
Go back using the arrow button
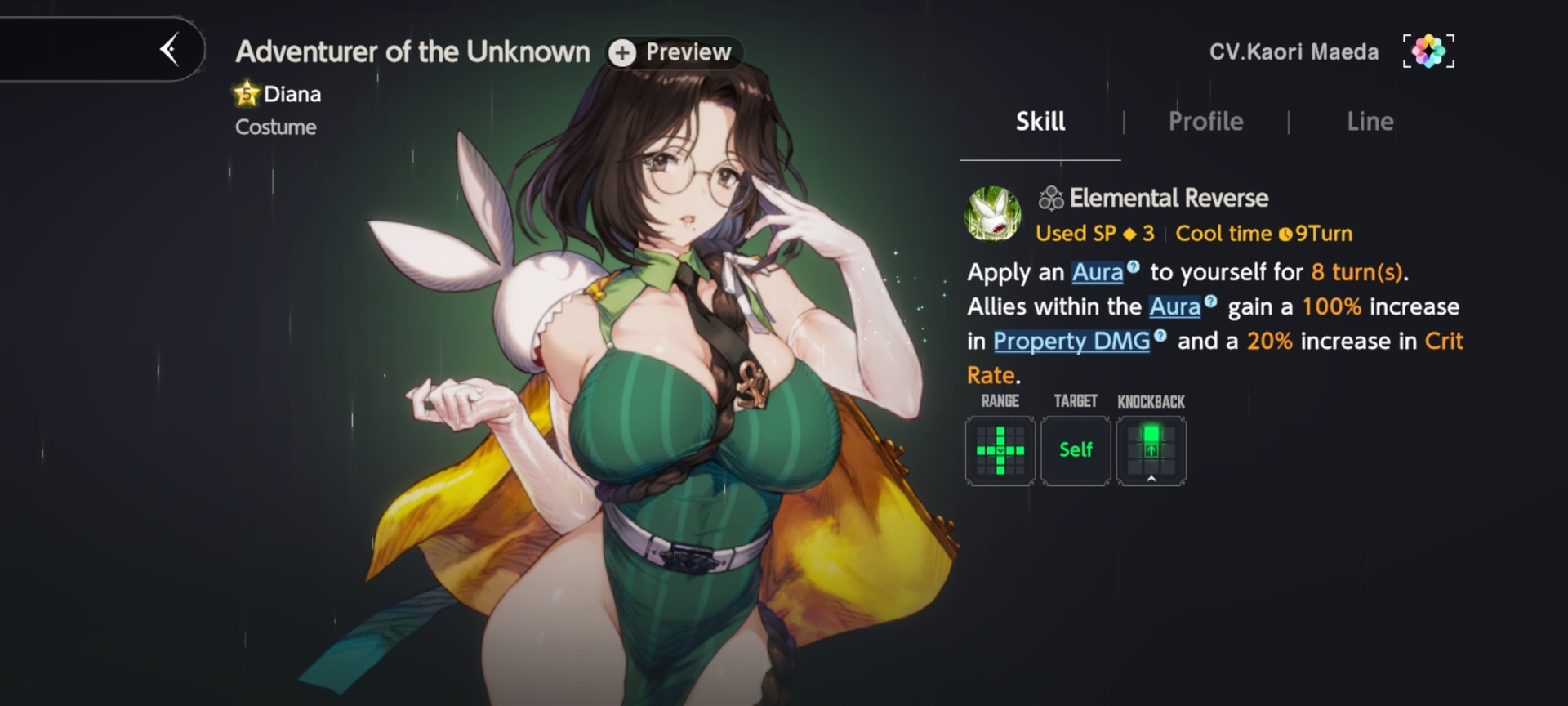click(x=170, y=50)
